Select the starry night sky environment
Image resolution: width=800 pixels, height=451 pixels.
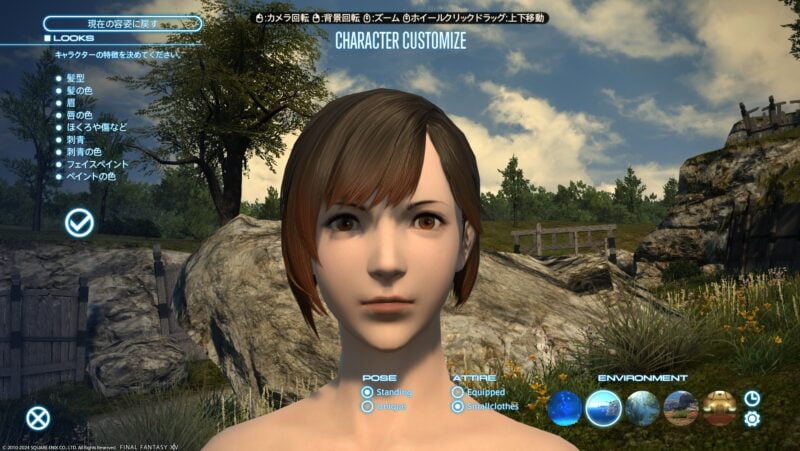point(565,407)
